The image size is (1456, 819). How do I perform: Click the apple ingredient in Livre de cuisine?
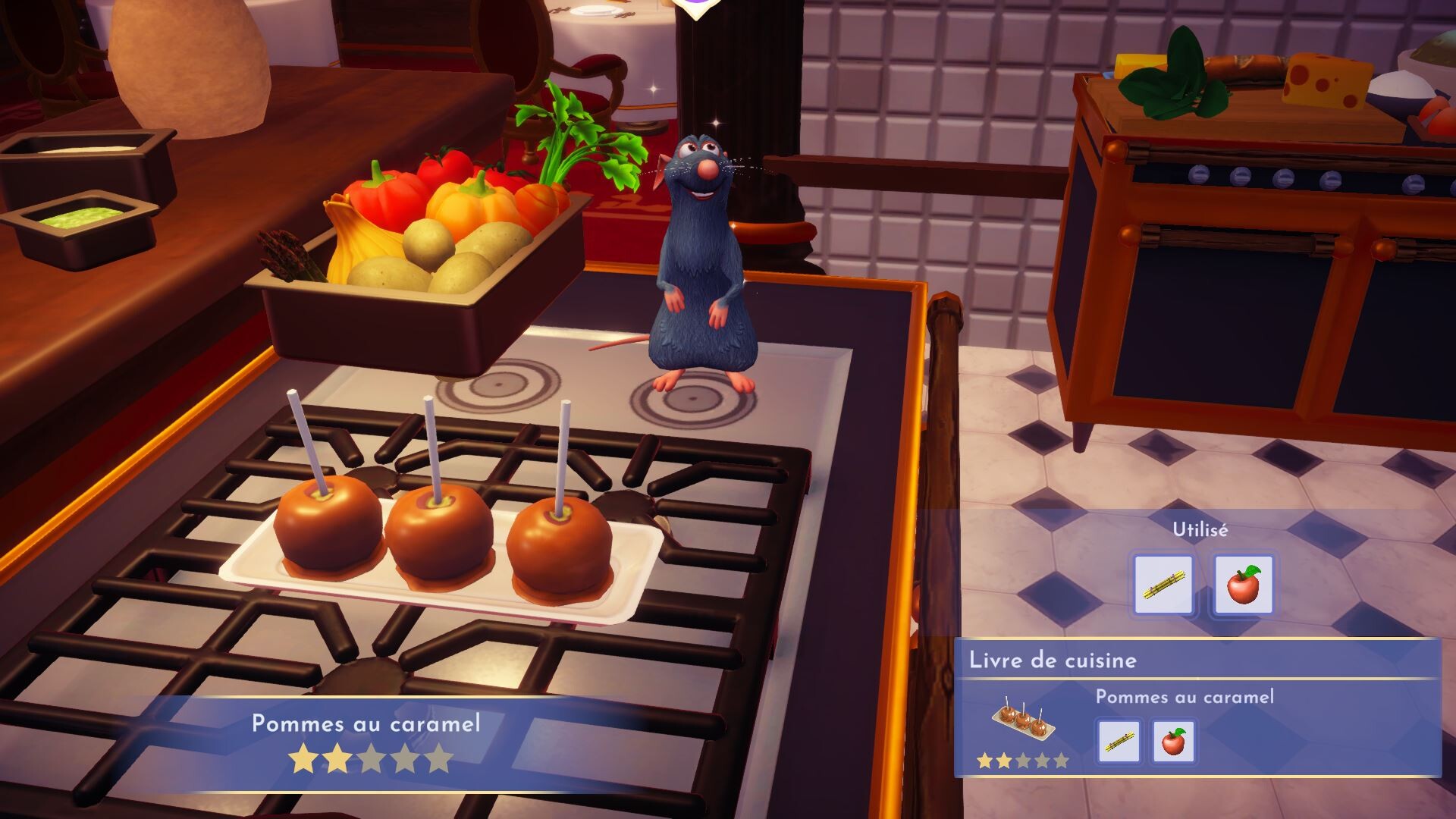pyautogui.click(x=1173, y=741)
